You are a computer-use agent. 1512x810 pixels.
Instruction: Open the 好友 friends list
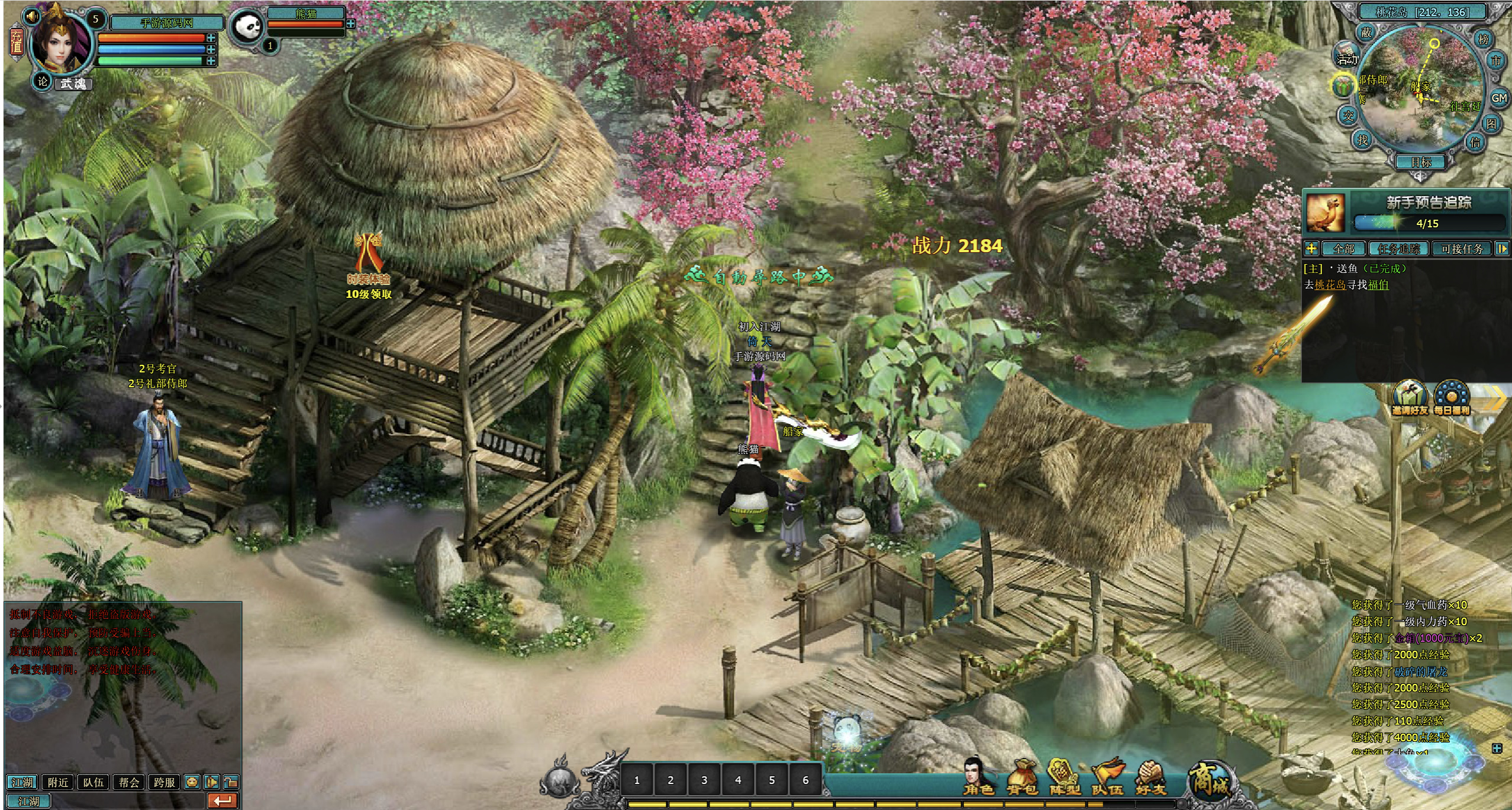click(x=1150, y=777)
